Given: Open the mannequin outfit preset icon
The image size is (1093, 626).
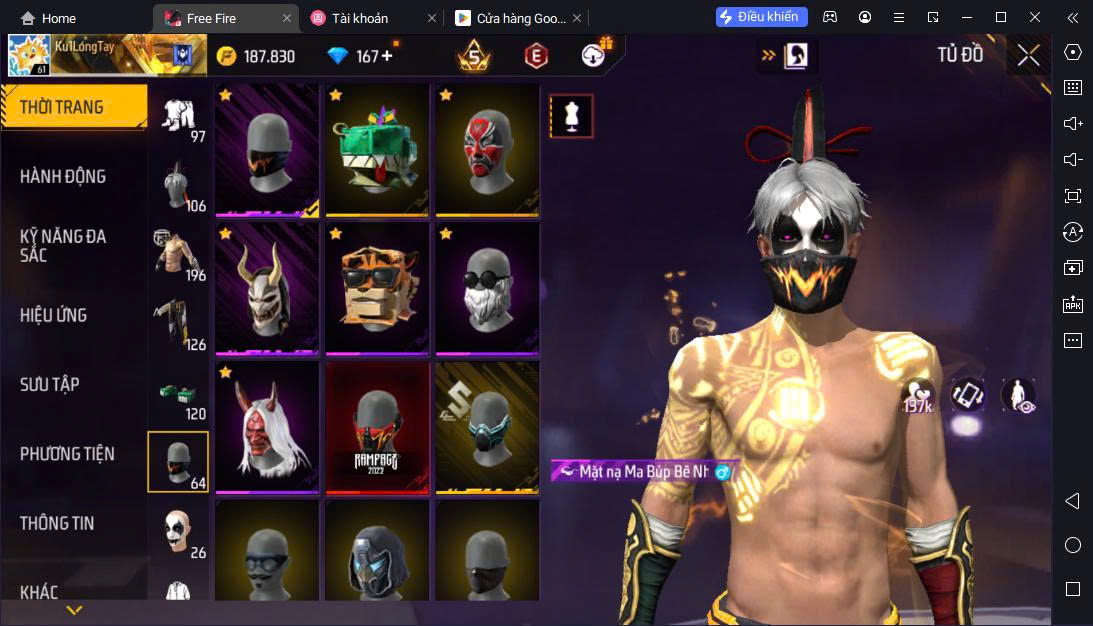Looking at the screenshot, I should tap(572, 116).
